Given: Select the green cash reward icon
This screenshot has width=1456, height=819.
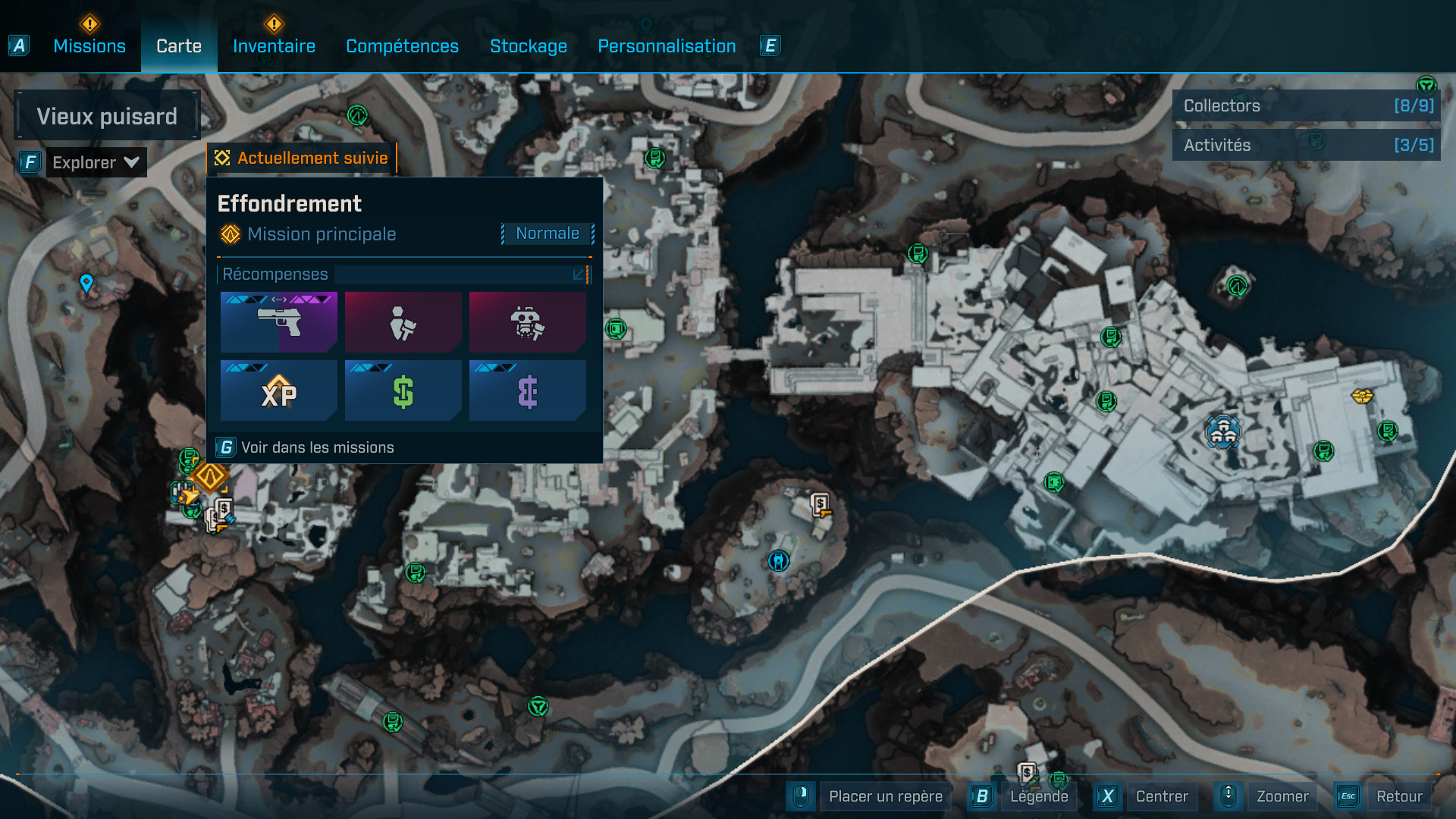Looking at the screenshot, I should click(403, 391).
